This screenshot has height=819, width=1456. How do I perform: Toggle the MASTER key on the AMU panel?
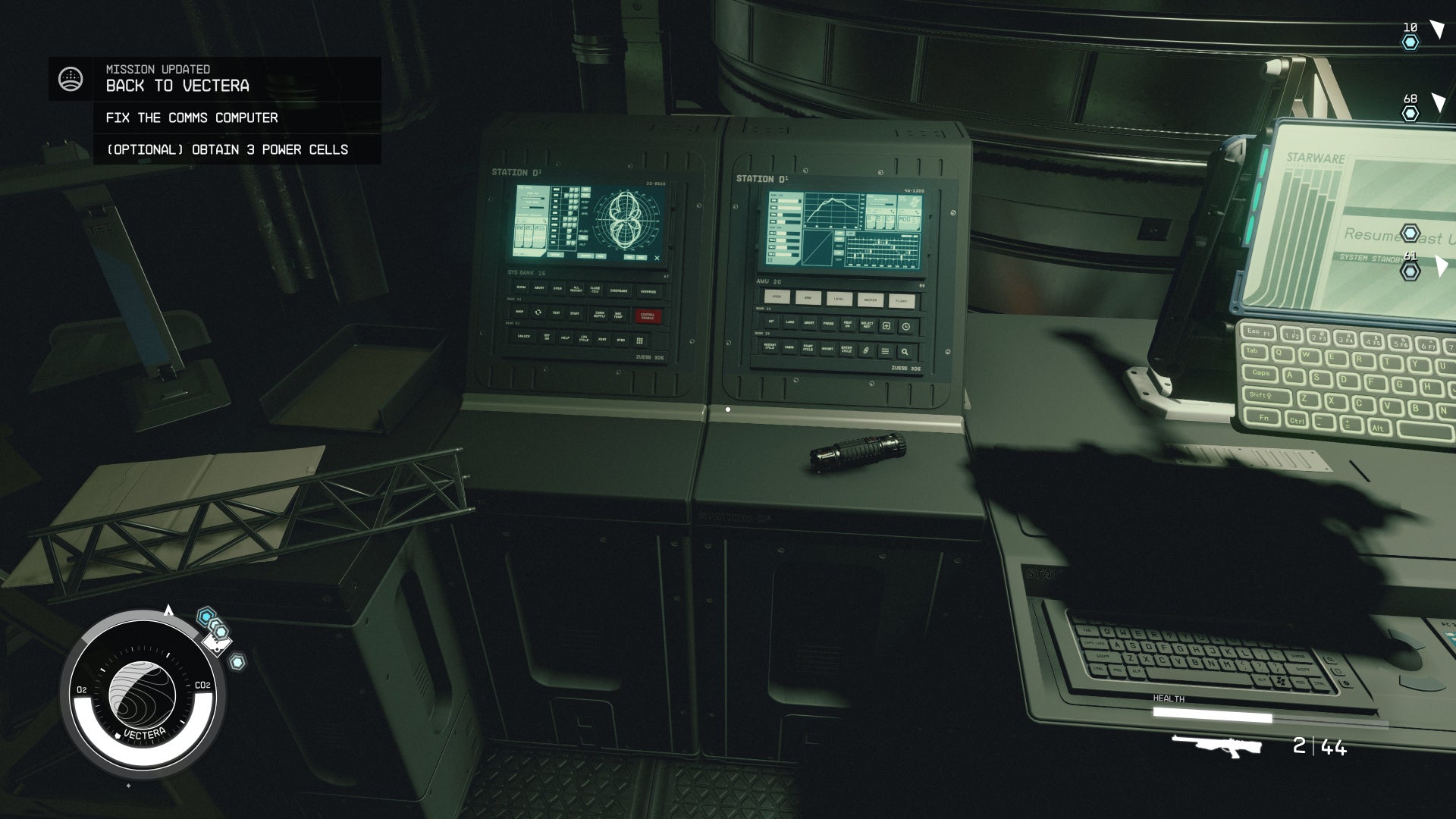(x=870, y=300)
